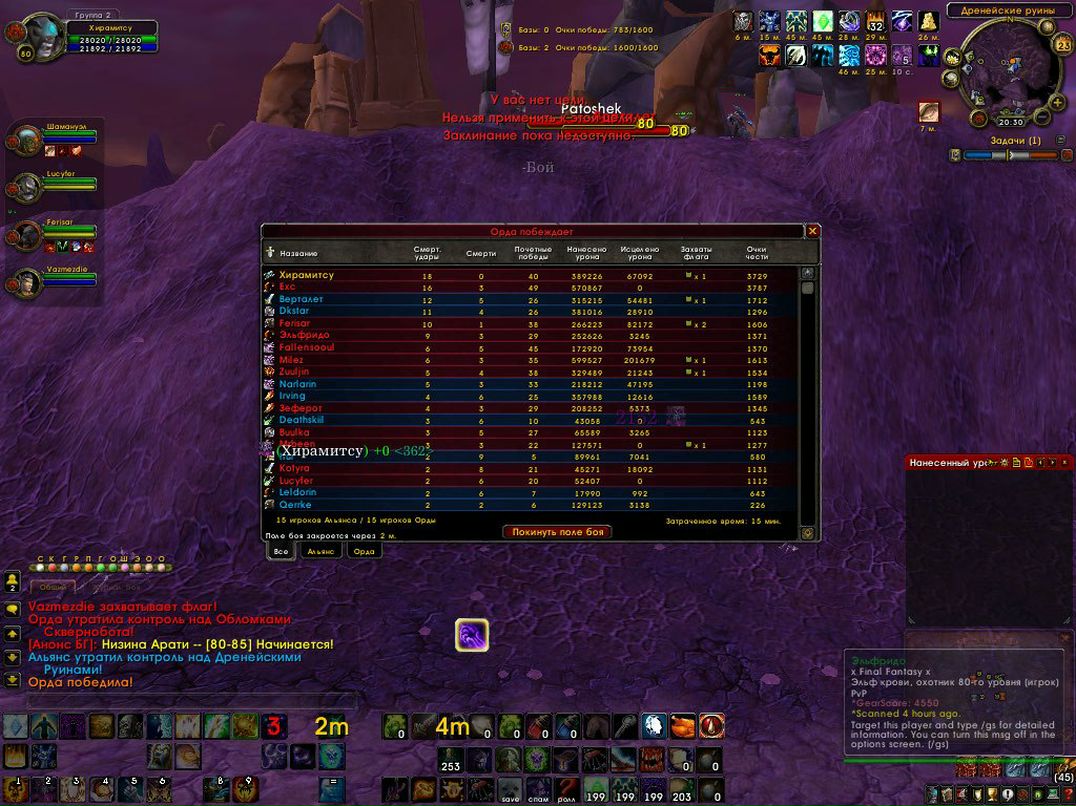Screen dimensions: 1076x806
Task: Sort scoreboard by "Очки чести" column
Action: pos(757,252)
